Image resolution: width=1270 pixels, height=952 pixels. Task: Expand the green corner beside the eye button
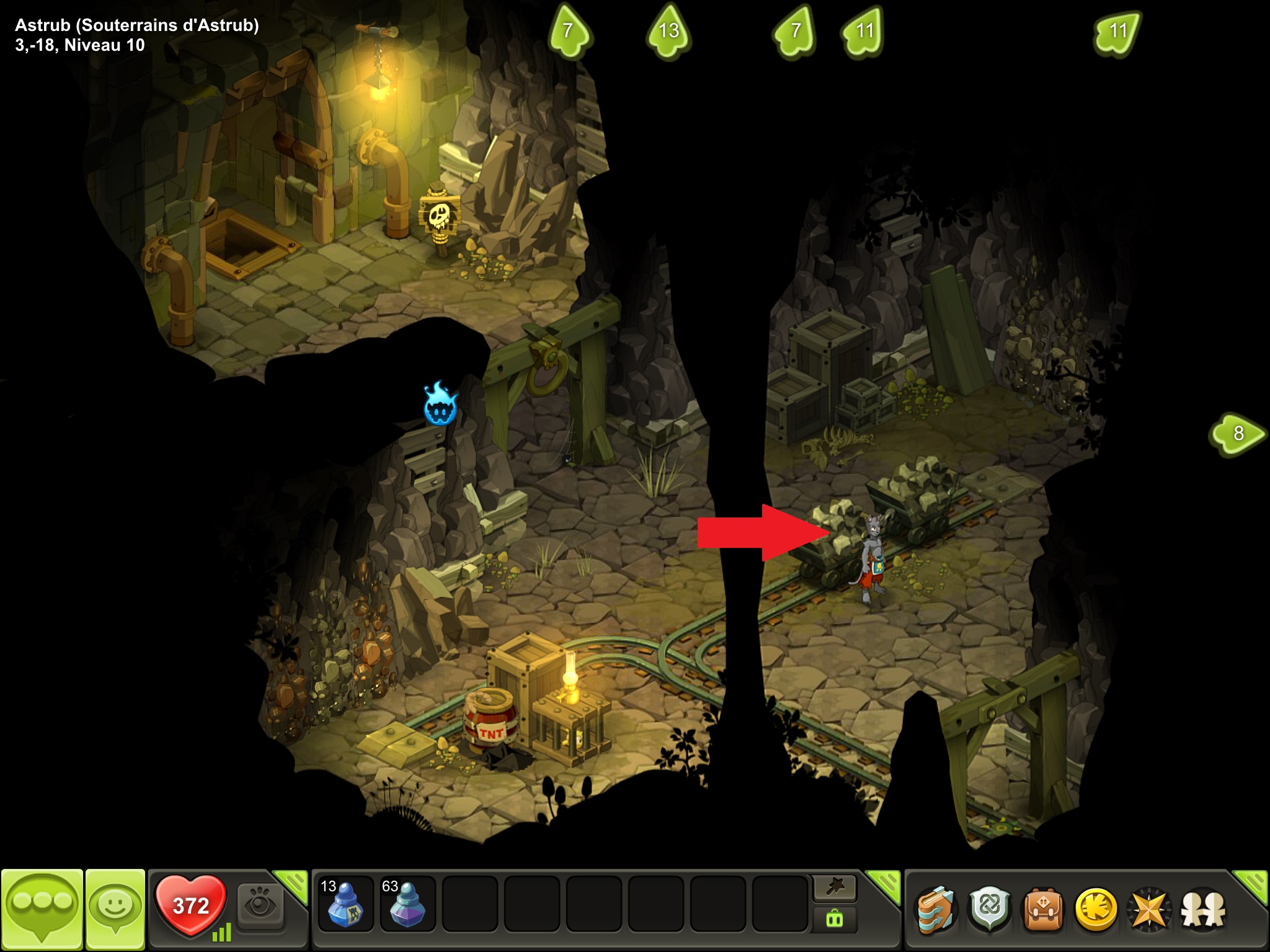point(293,883)
